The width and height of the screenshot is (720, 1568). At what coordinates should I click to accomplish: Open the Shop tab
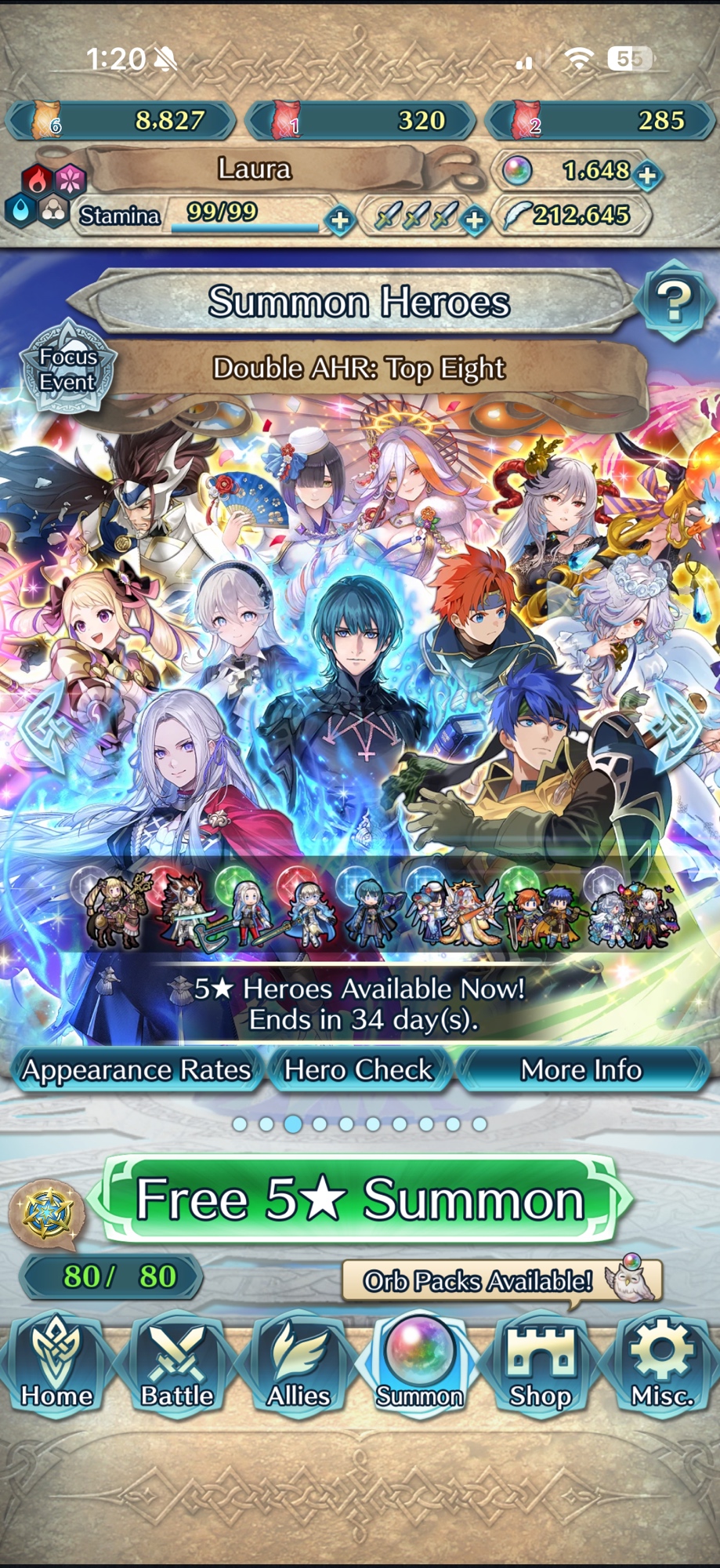pos(541,1366)
